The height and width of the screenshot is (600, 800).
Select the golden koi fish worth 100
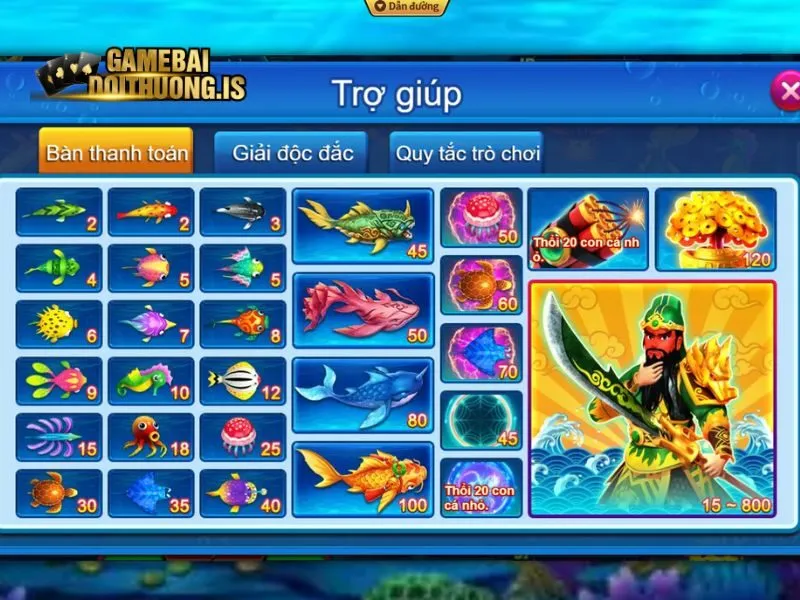tap(363, 479)
